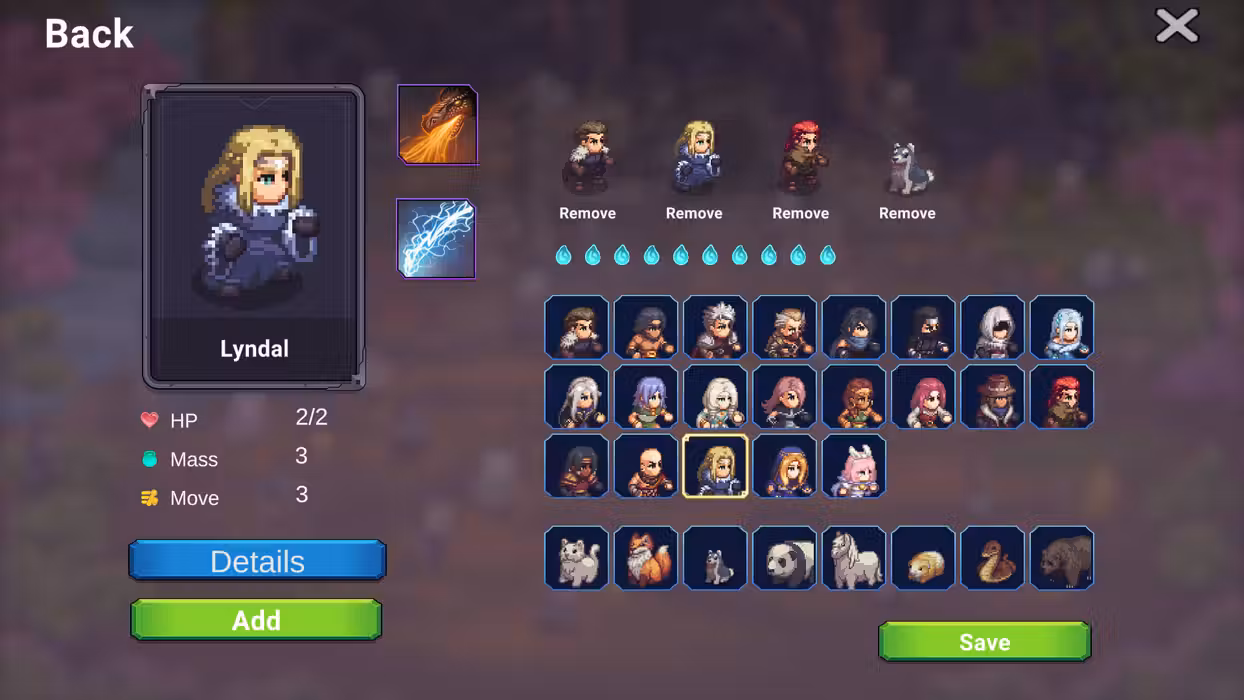The width and height of the screenshot is (1244, 700).
Task: Select the white horse pet portrait
Action: (x=853, y=558)
